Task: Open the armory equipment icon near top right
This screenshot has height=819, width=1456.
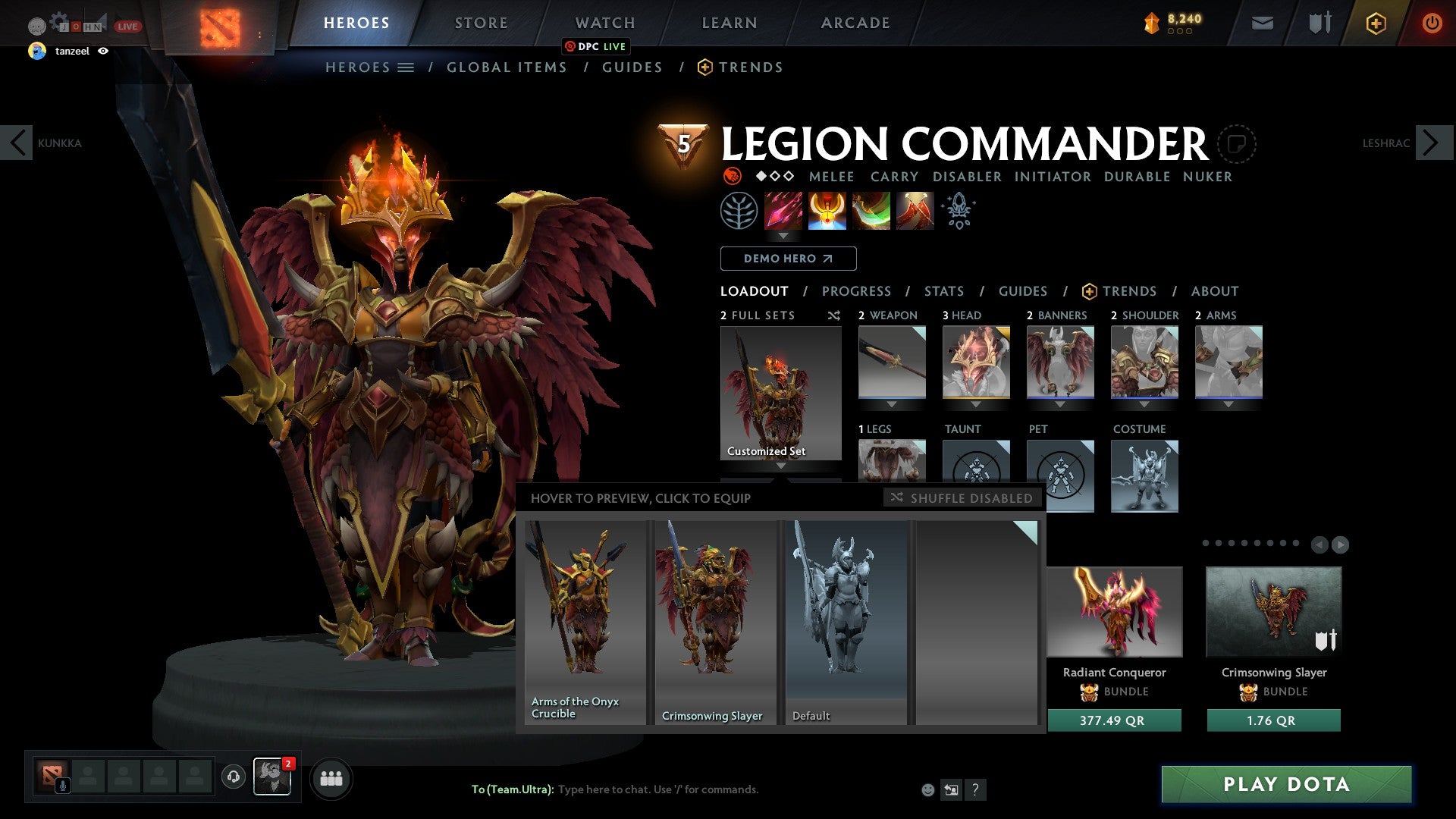Action: [1319, 23]
